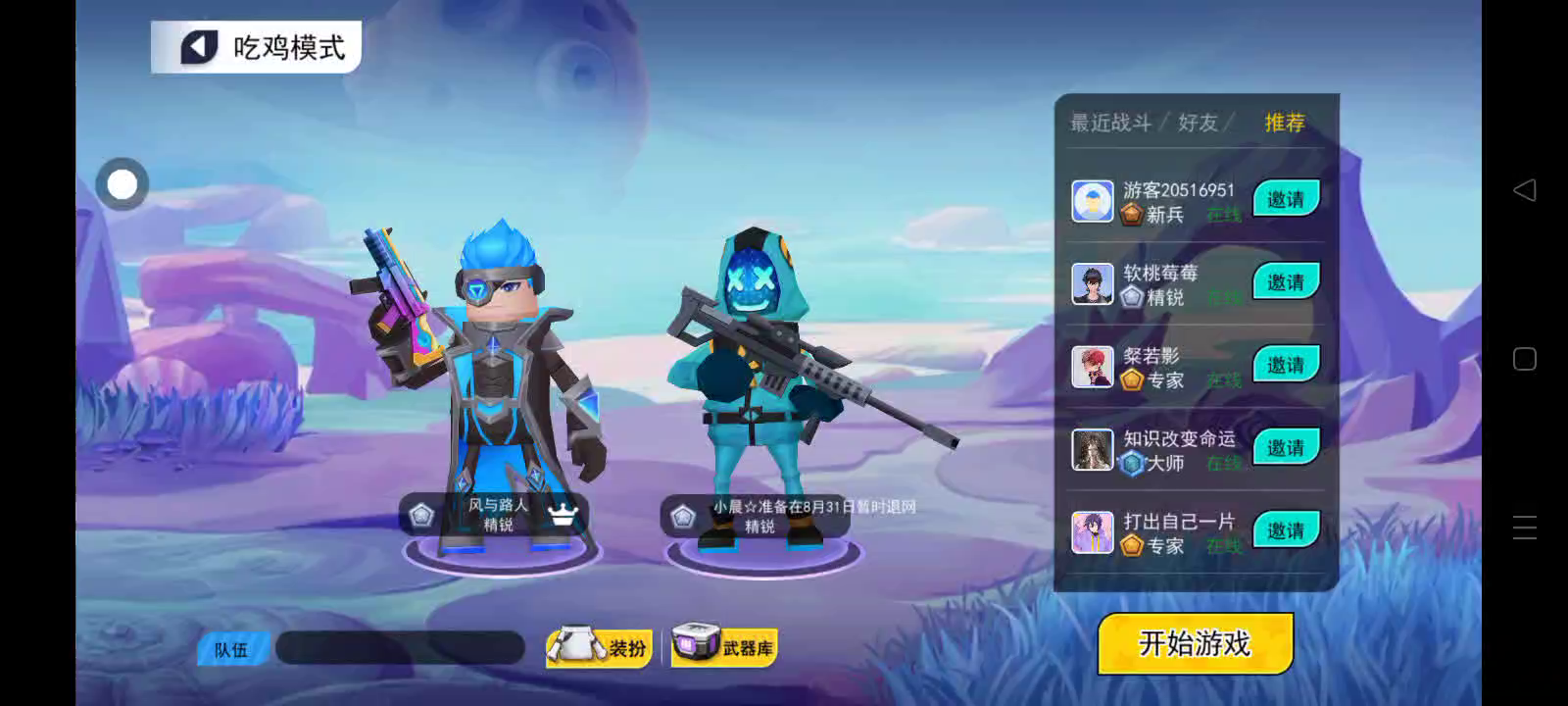Invite player 游客20516951
The width and height of the screenshot is (1568, 706).
[1286, 199]
